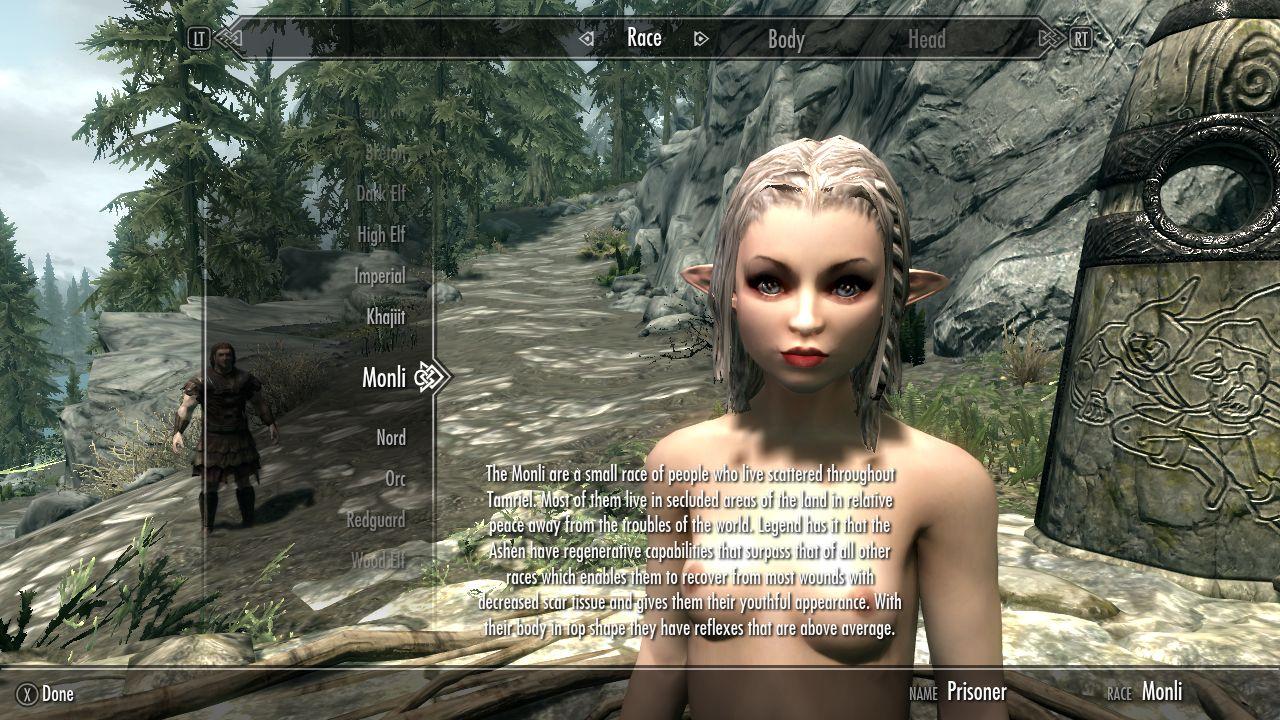
Task: Choose the Dark Elf race
Action: (x=381, y=194)
